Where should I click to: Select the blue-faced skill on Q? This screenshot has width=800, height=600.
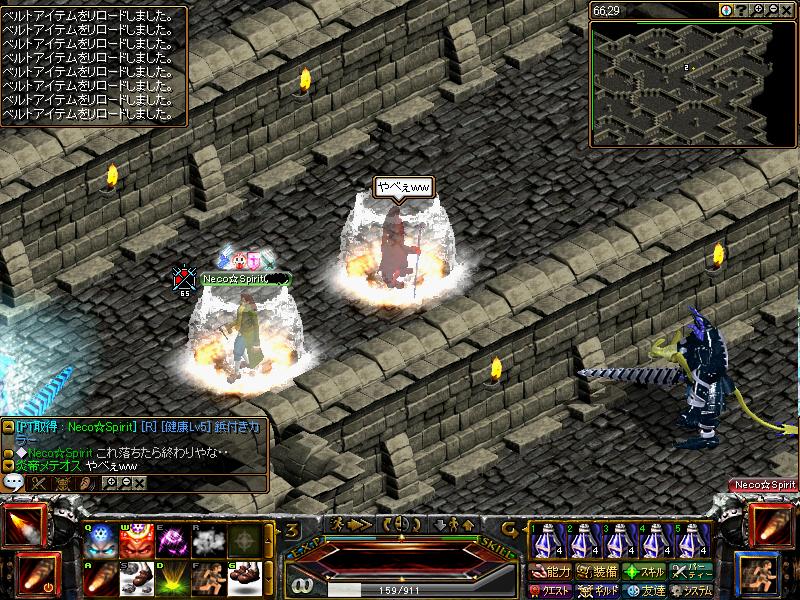click(x=100, y=541)
